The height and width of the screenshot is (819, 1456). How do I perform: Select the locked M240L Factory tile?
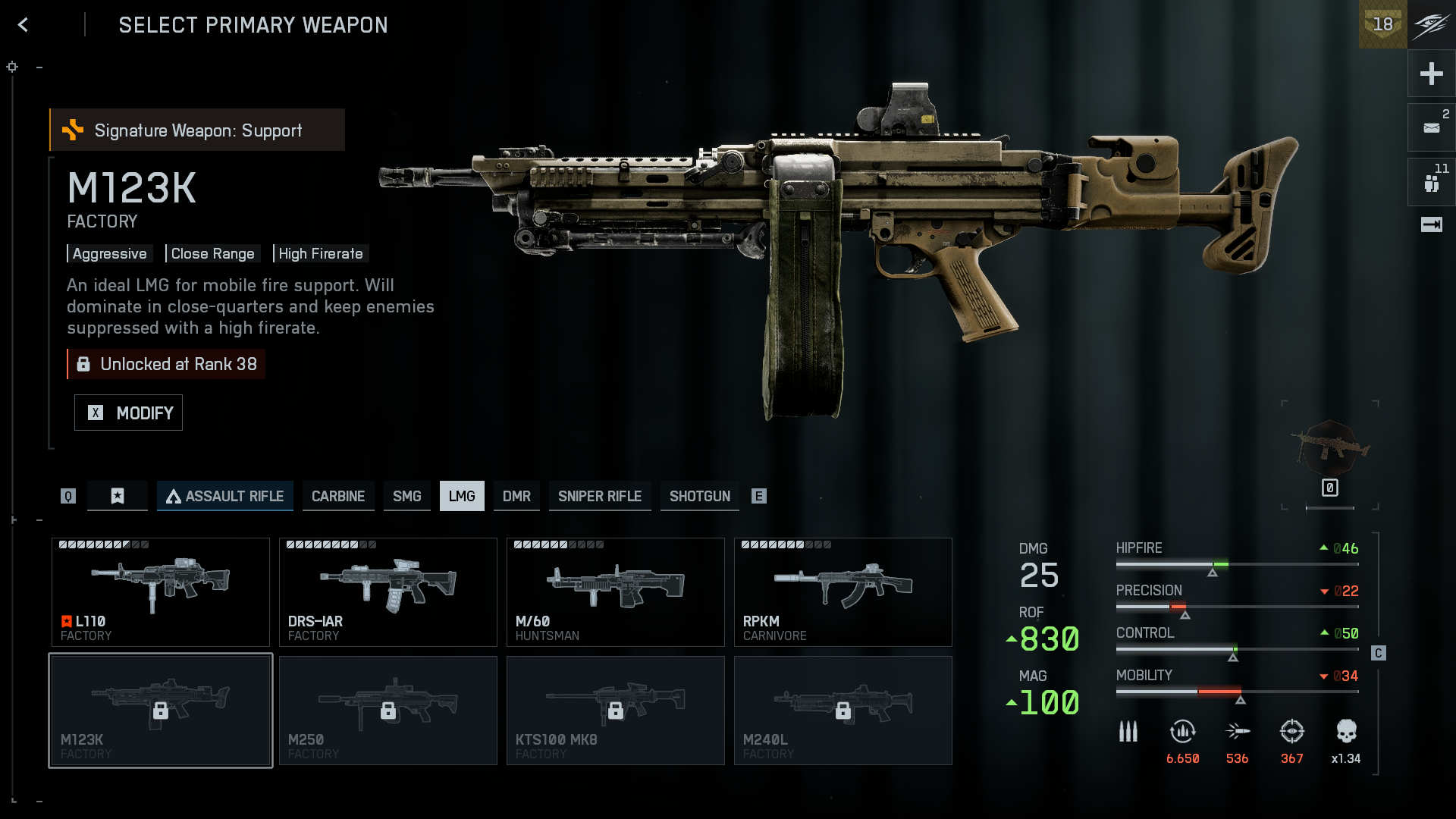[x=843, y=711]
